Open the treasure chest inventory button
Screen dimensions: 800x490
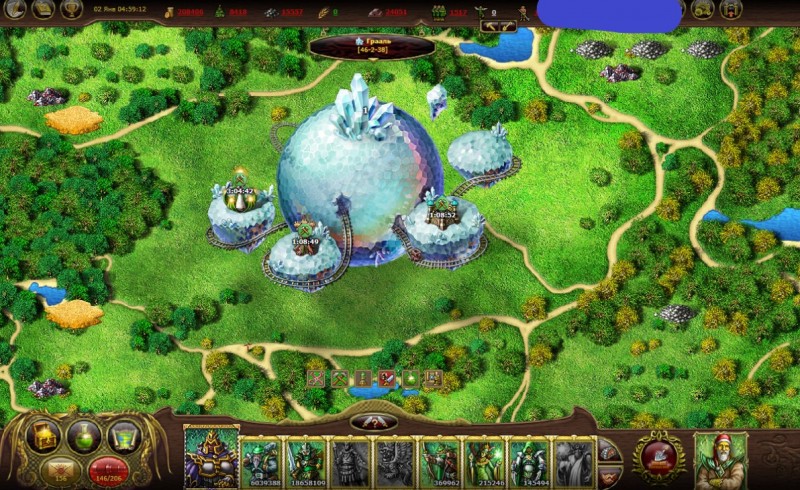(43, 435)
